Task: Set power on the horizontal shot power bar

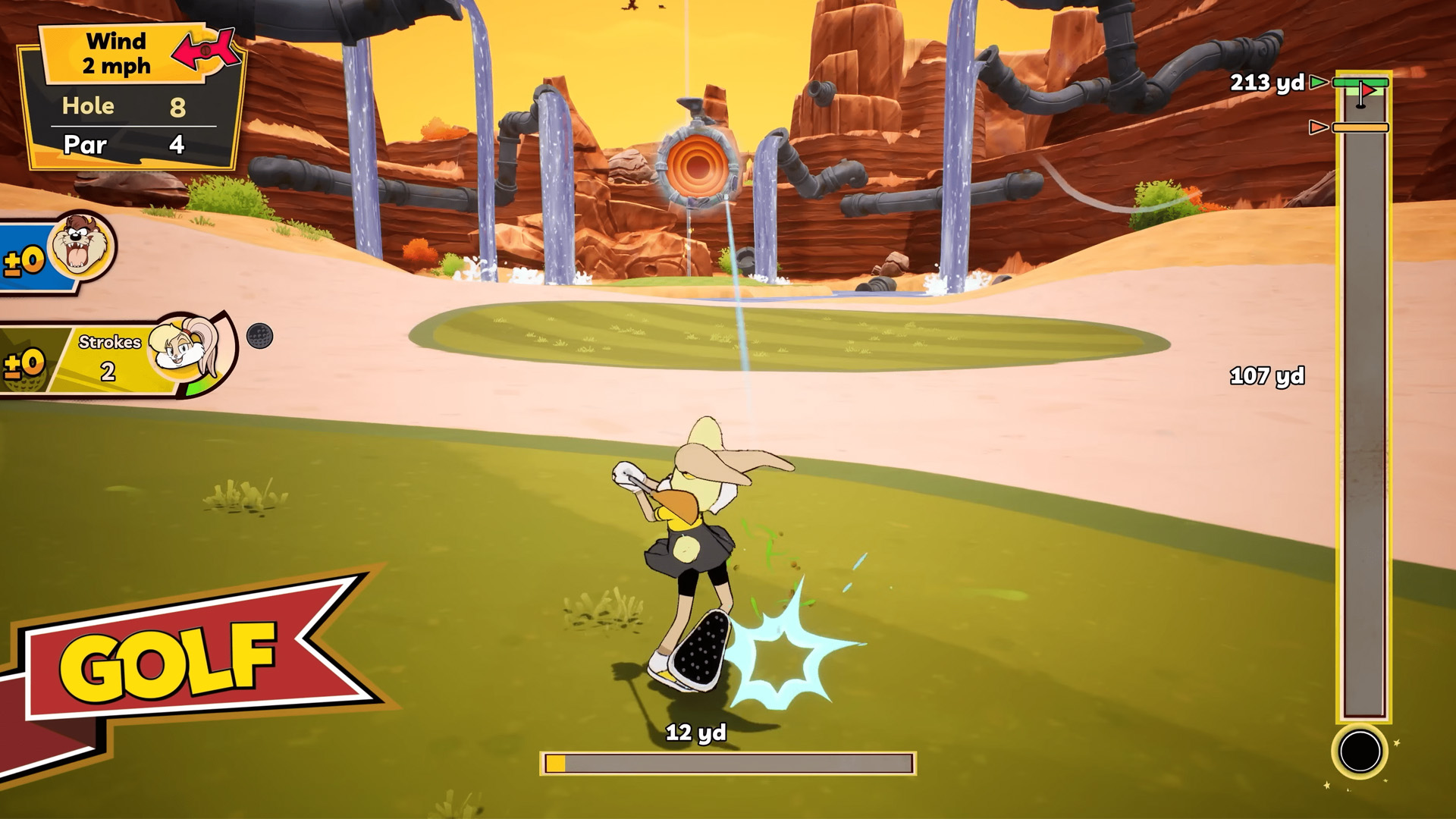Action: point(728,763)
